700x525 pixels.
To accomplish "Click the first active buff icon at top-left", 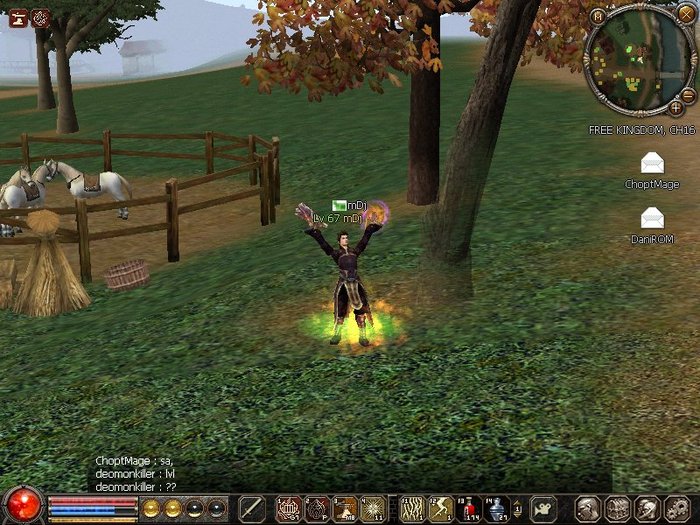I will pos(17,17).
